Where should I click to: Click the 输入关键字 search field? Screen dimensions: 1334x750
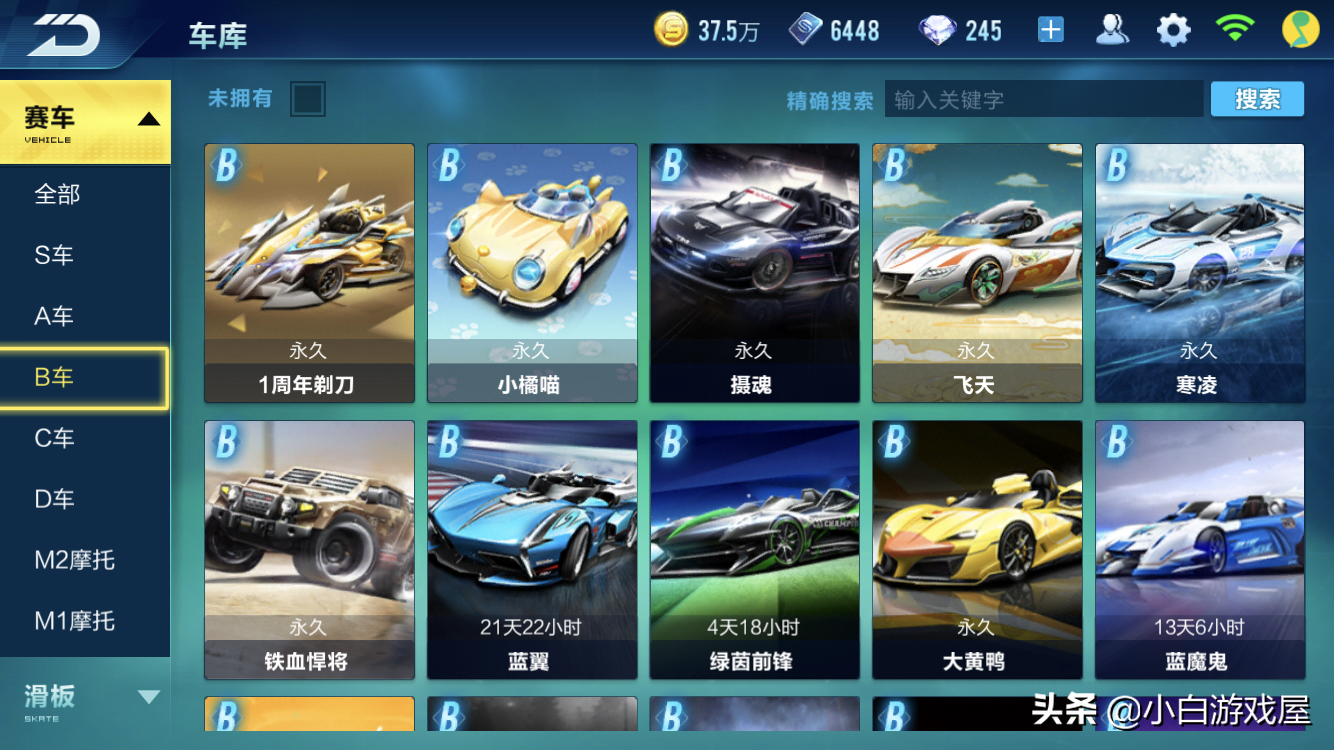pos(1043,100)
